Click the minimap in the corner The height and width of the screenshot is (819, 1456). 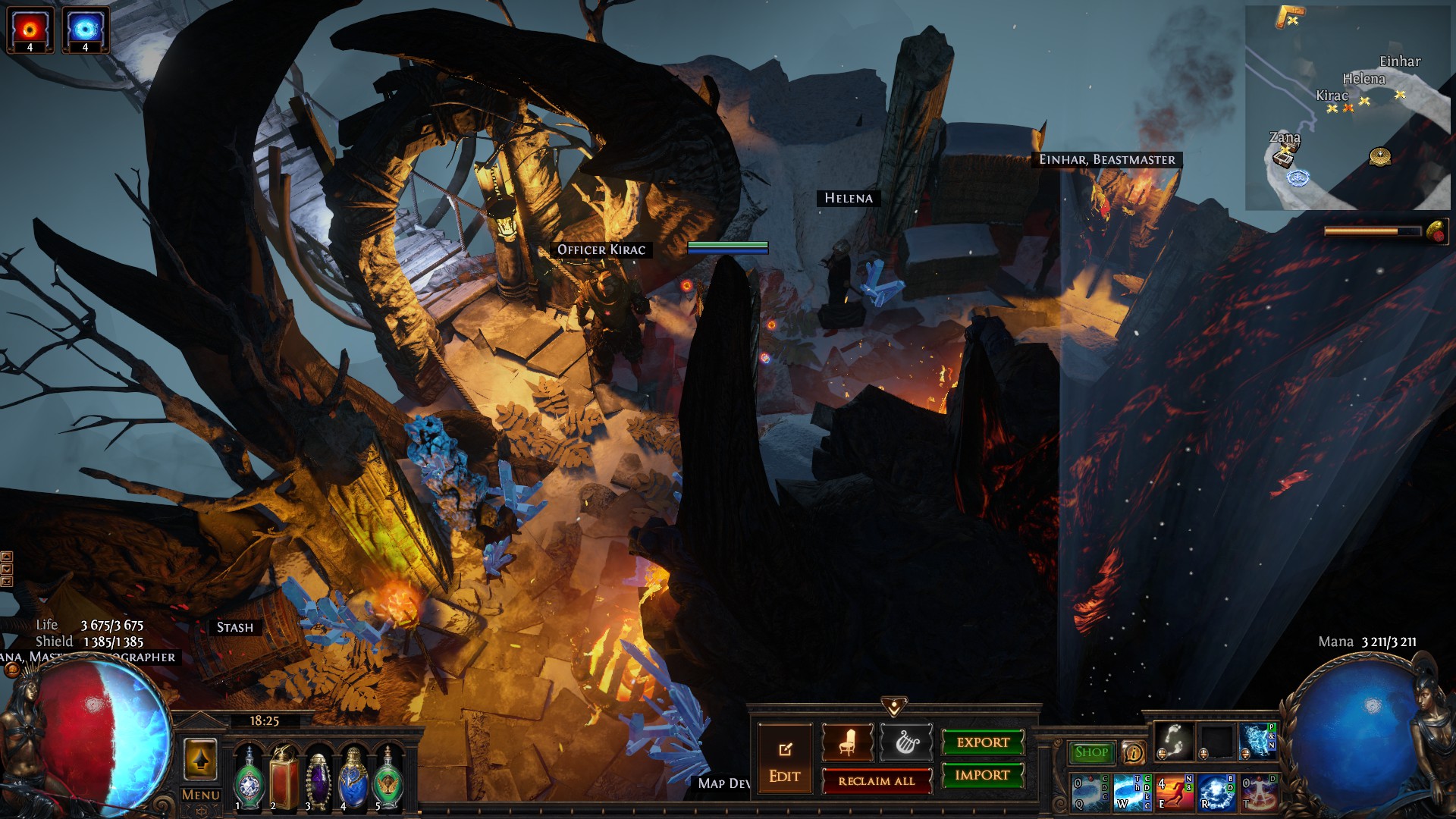tap(1347, 108)
